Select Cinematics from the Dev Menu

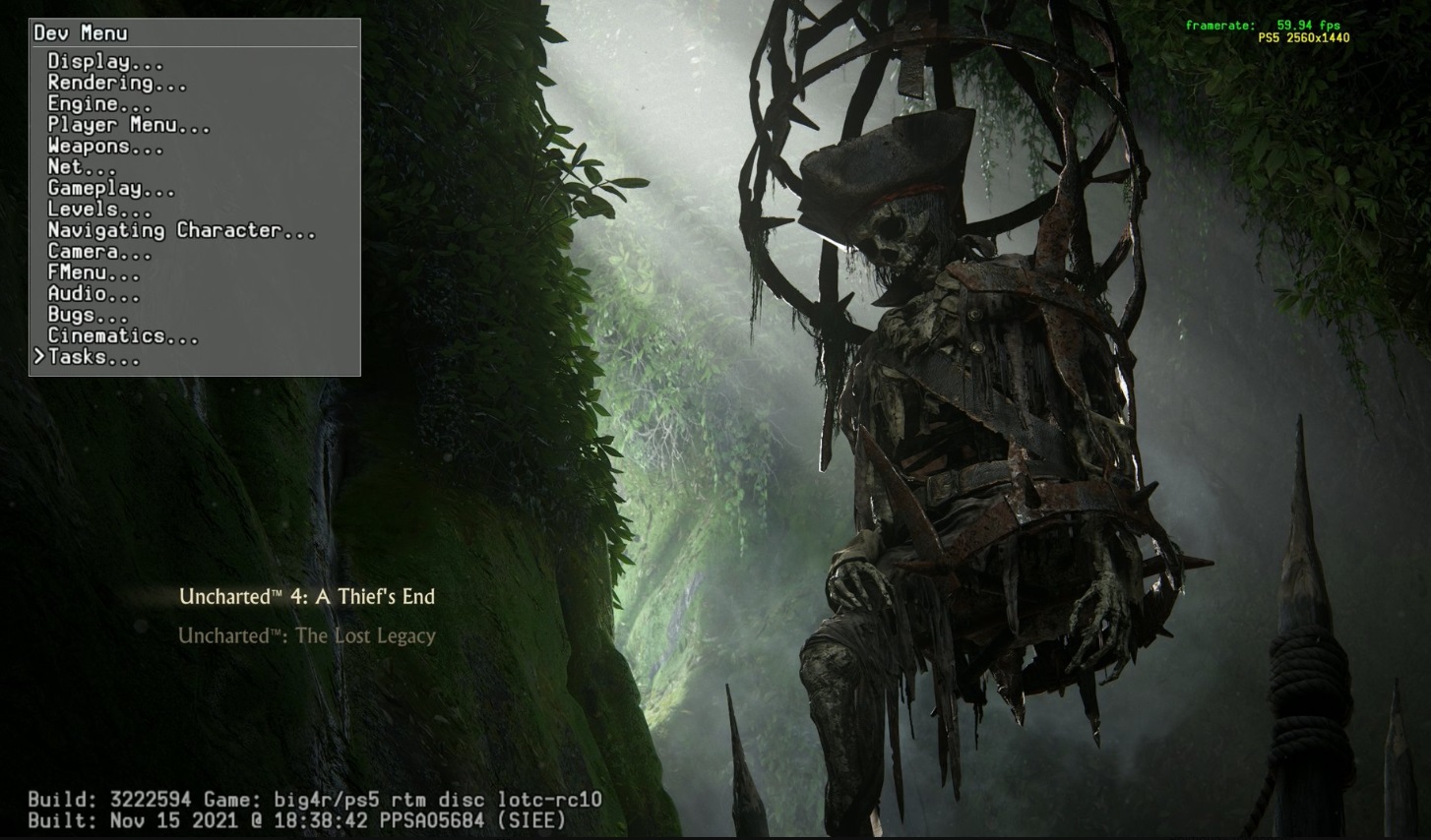[123, 336]
